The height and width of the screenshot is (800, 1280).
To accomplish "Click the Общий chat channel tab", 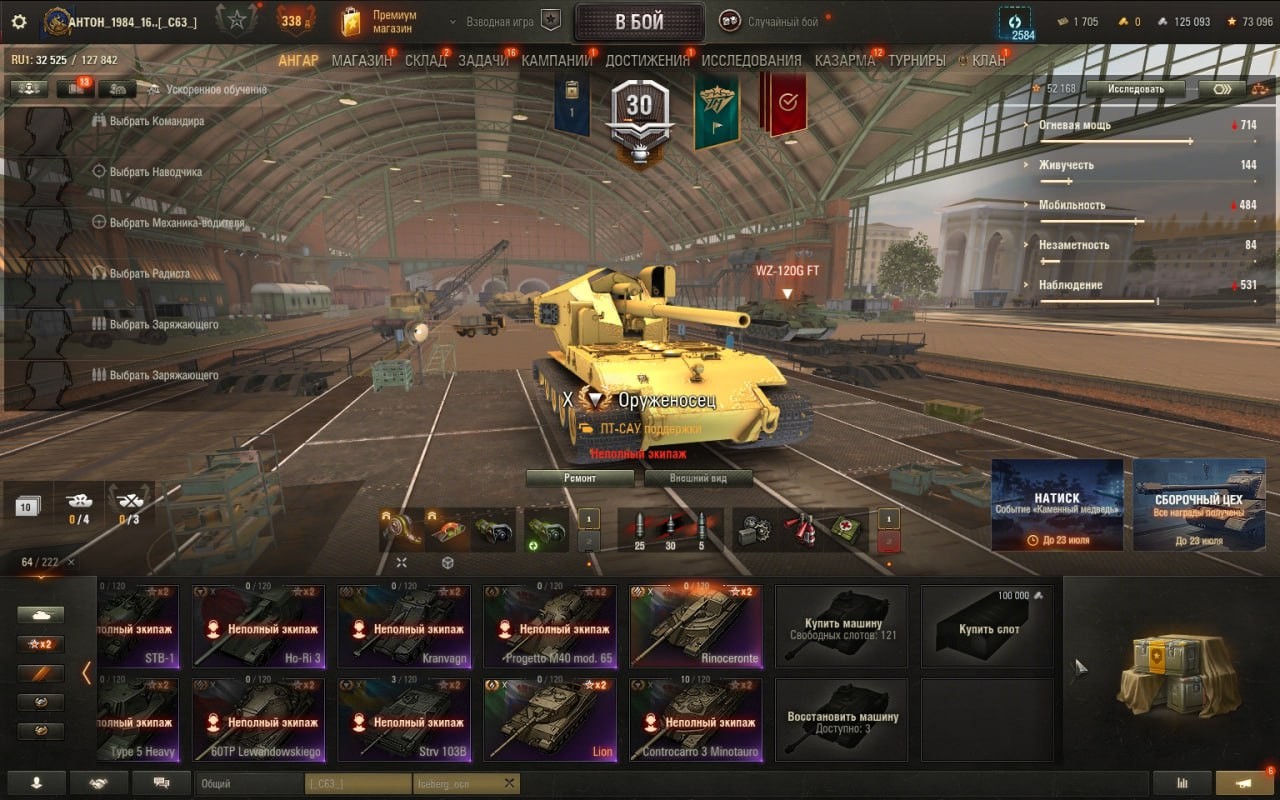I will pyautogui.click(x=250, y=784).
